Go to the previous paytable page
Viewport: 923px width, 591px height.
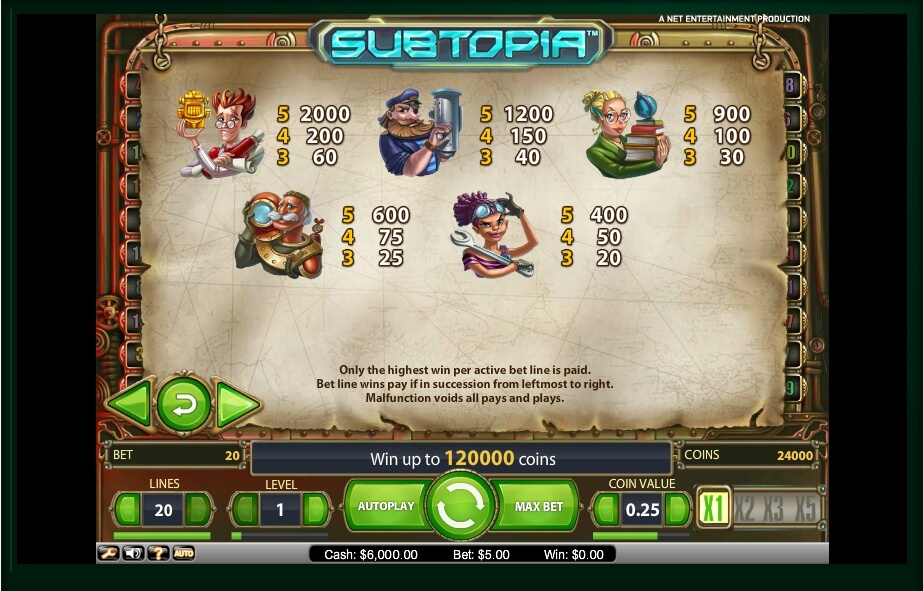point(130,404)
